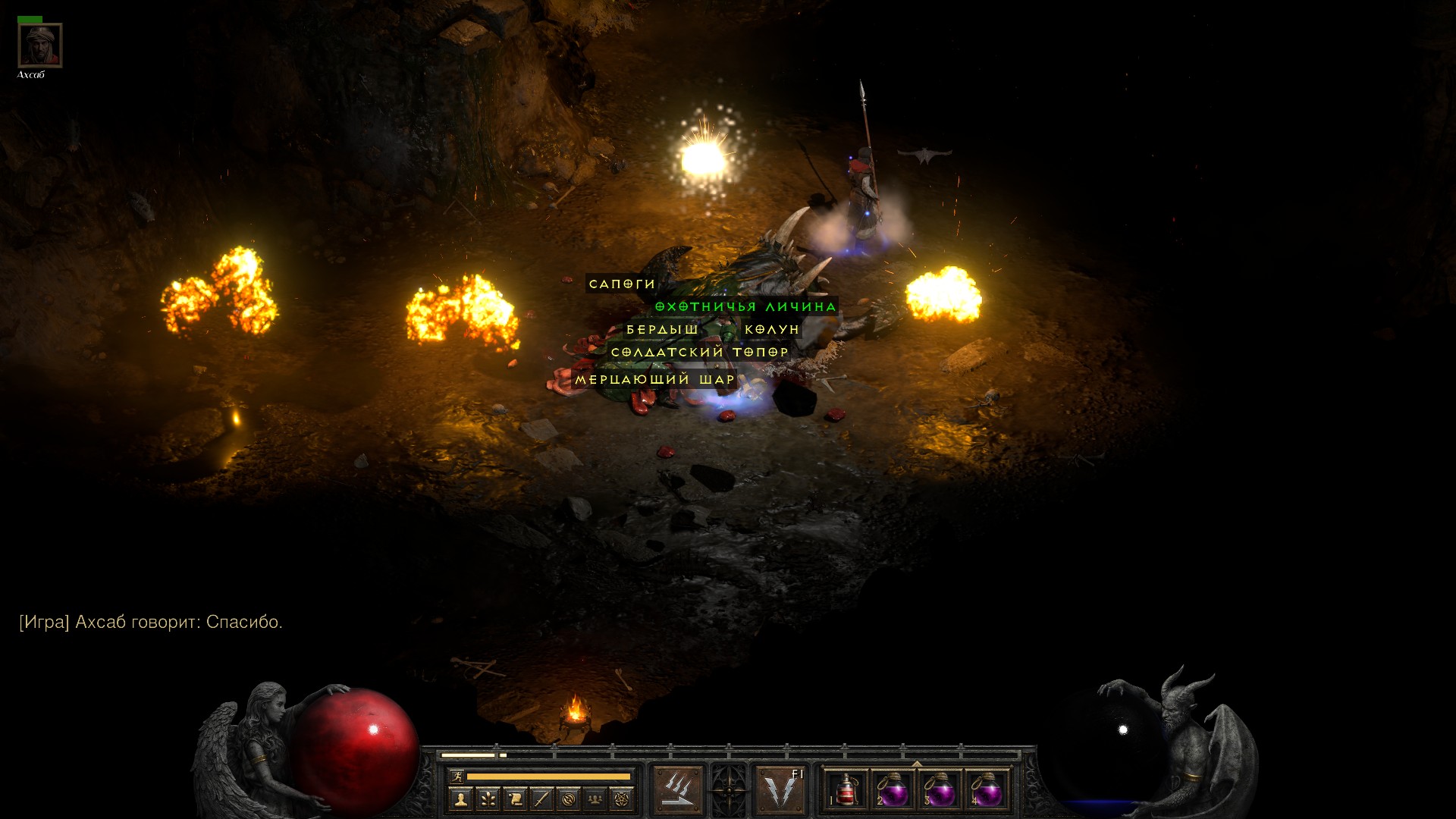Image resolution: width=1456 pixels, height=819 pixels.
Task: Select the left-click triple strike skill
Action: tap(677, 790)
